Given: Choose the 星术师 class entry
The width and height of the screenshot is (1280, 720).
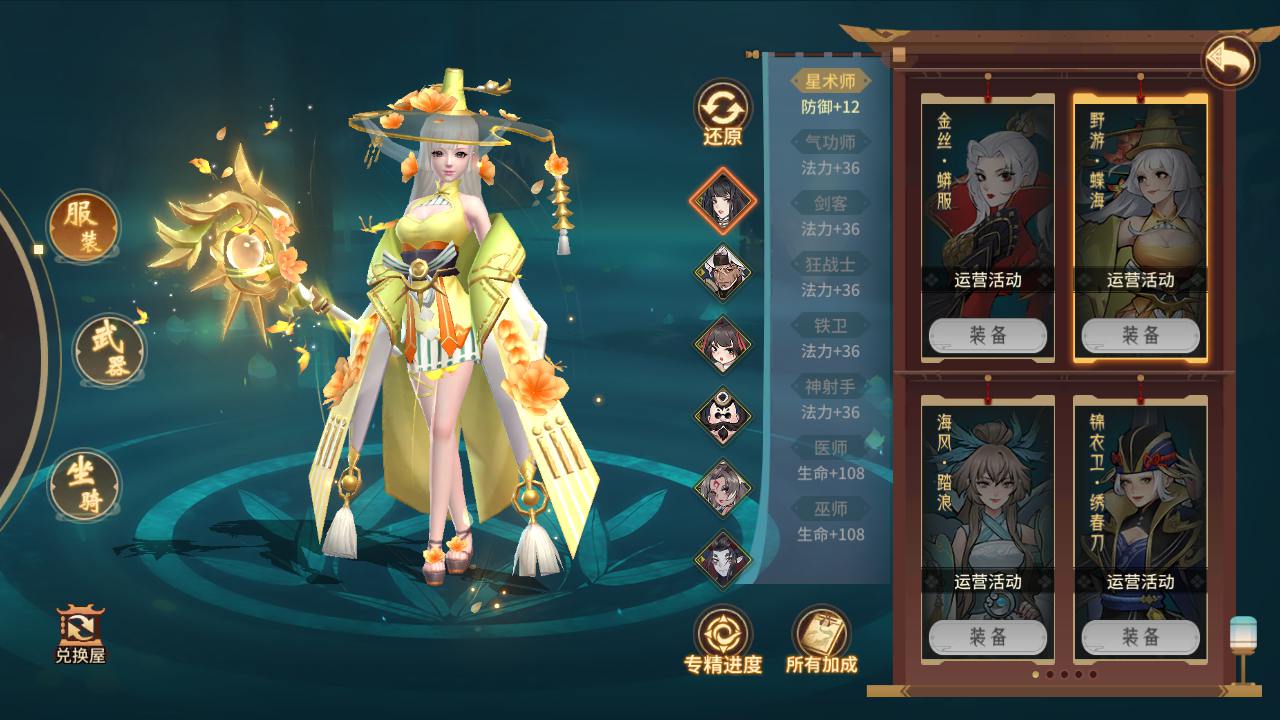Looking at the screenshot, I should 830,82.
